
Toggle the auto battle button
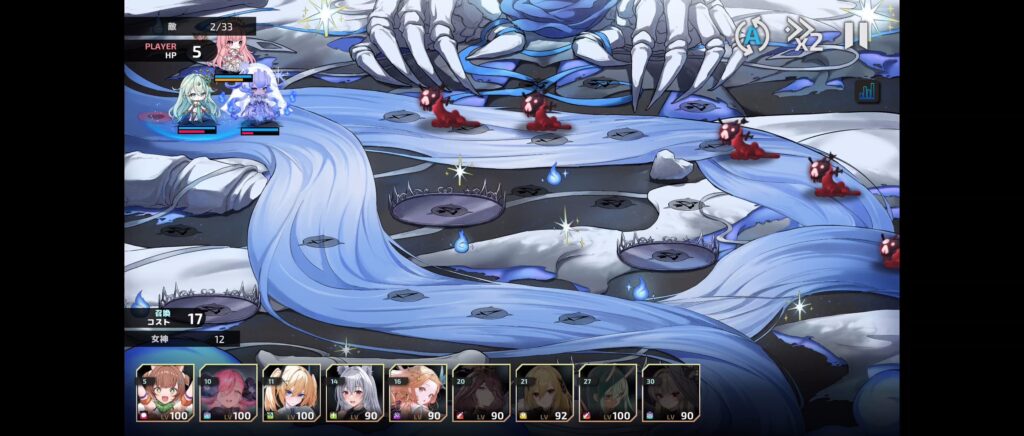(752, 35)
